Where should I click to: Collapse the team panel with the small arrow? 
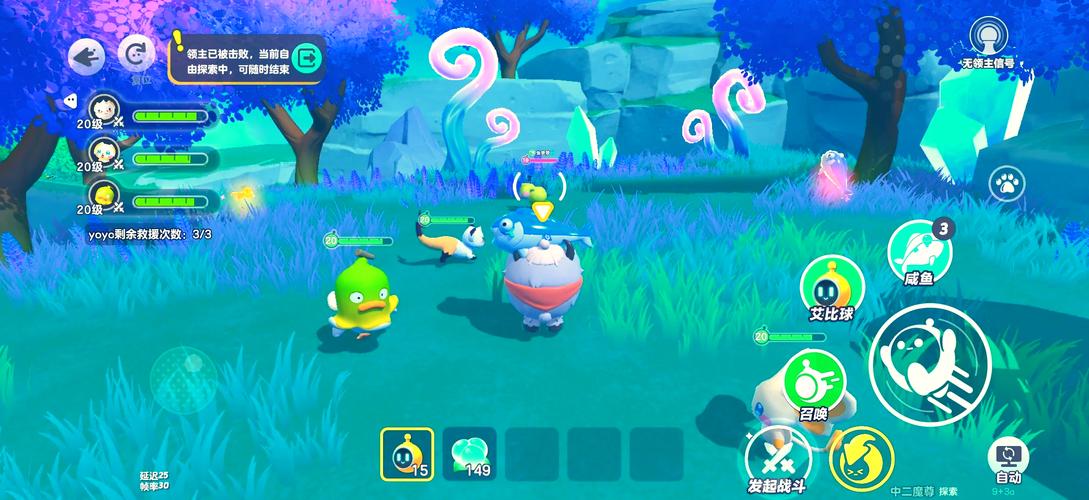click(70, 99)
